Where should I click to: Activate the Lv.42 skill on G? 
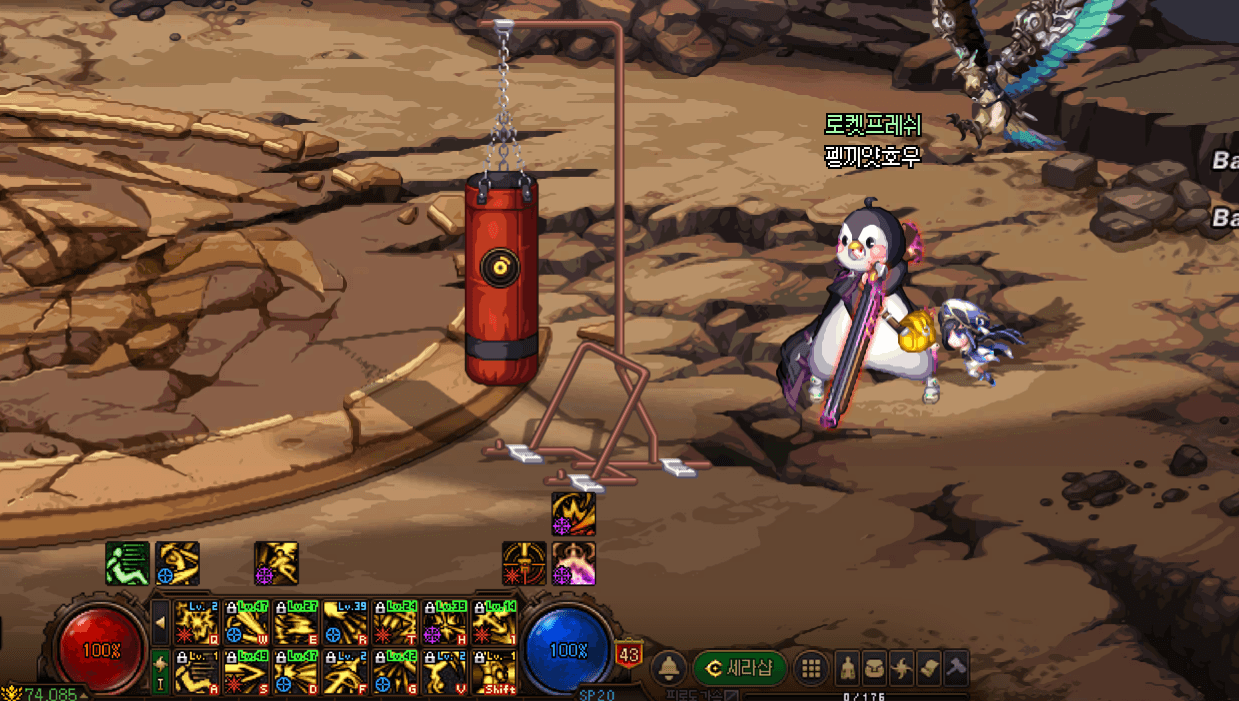tap(395, 671)
